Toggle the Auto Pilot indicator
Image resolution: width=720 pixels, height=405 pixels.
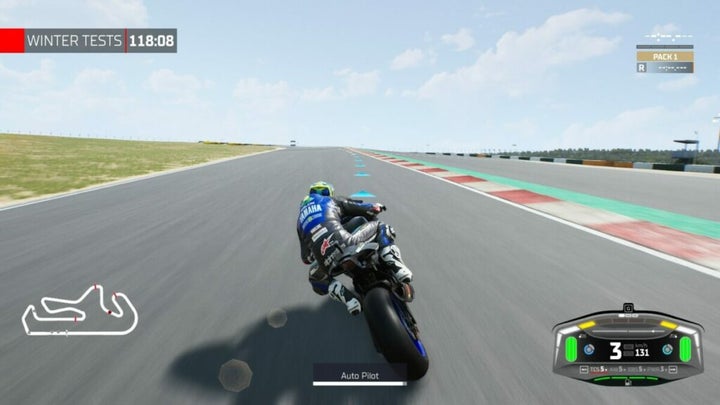point(359,376)
